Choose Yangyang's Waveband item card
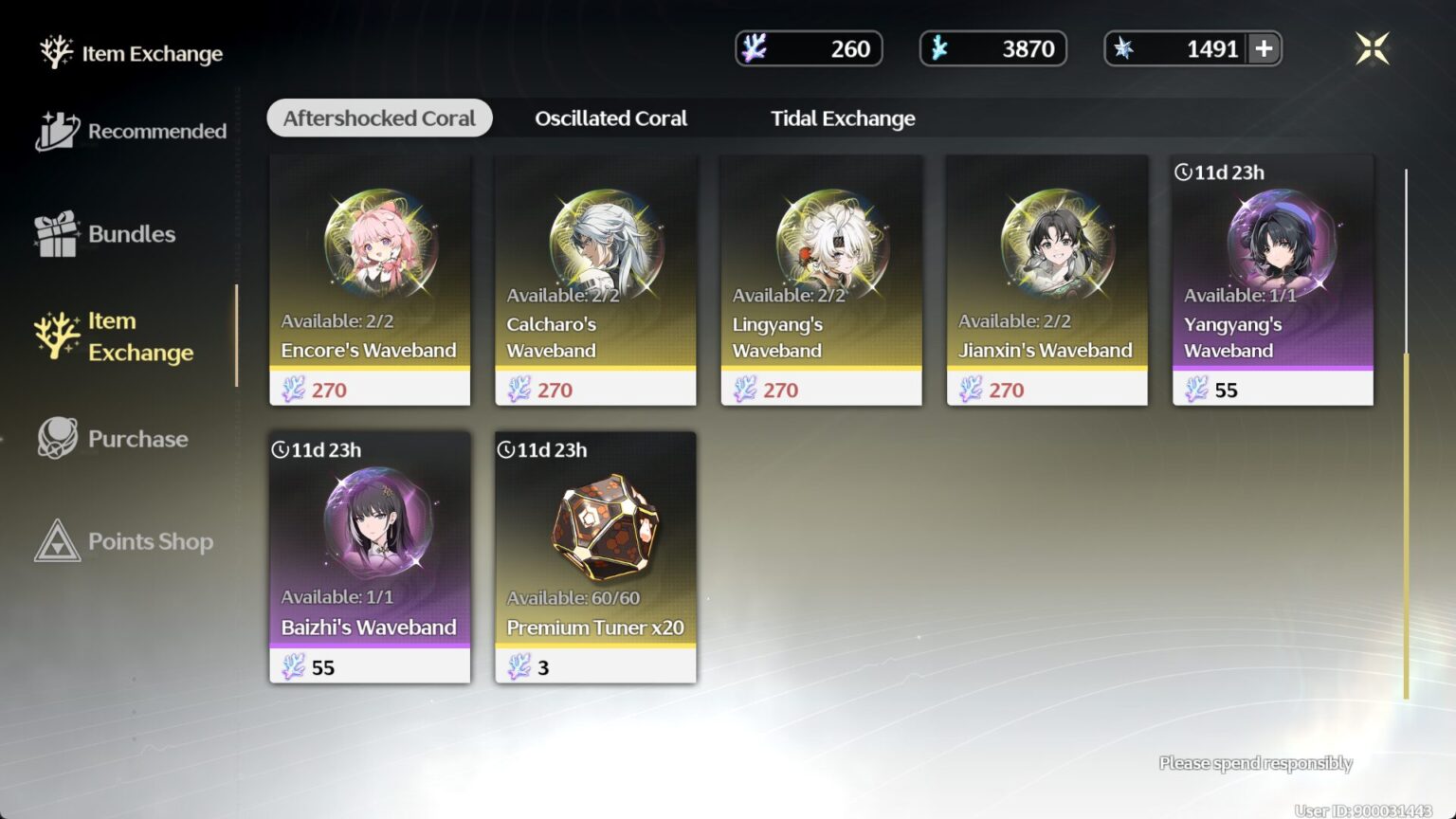This screenshot has width=1456, height=819. (1272, 281)
